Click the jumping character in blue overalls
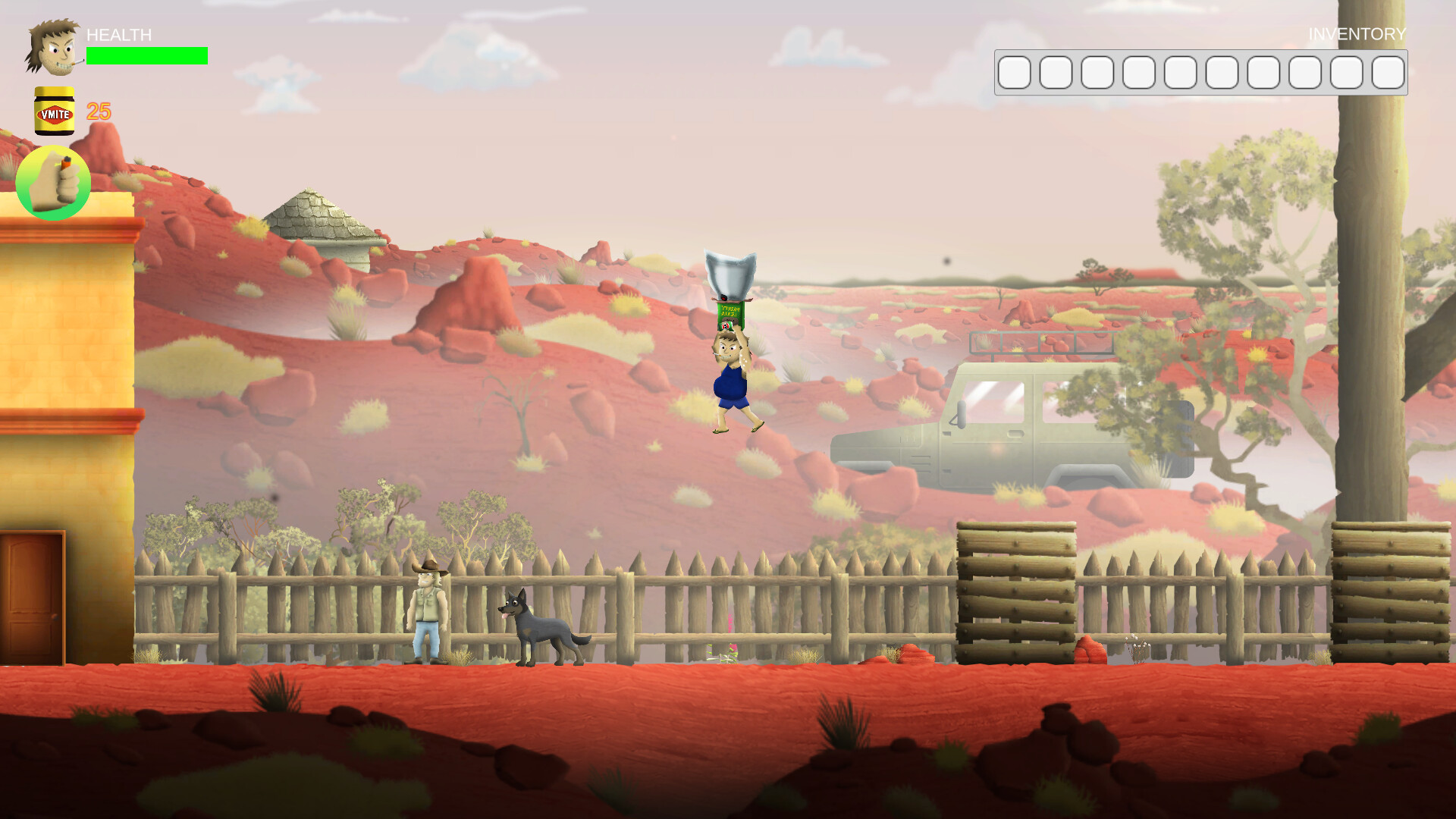 coord(730,383)
